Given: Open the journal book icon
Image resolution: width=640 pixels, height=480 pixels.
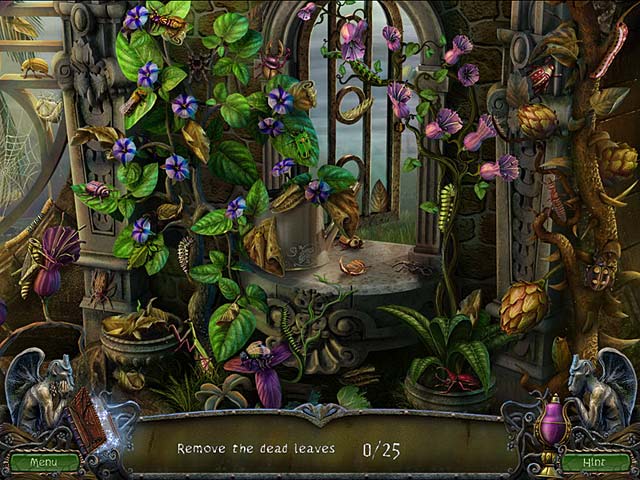Looking at the screenshot, I should coord(89,419).
